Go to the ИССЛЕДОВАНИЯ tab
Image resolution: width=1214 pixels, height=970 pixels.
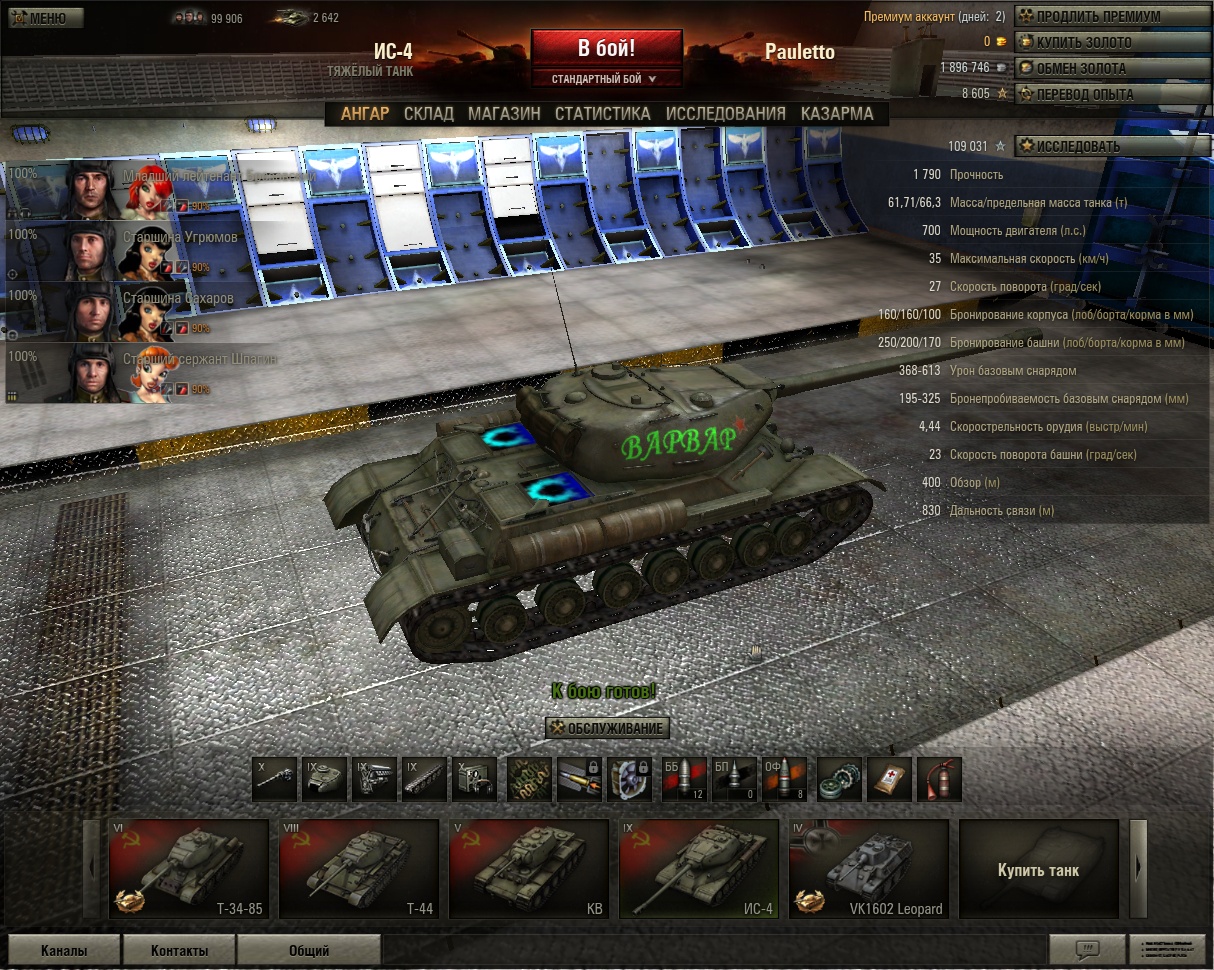725,114
